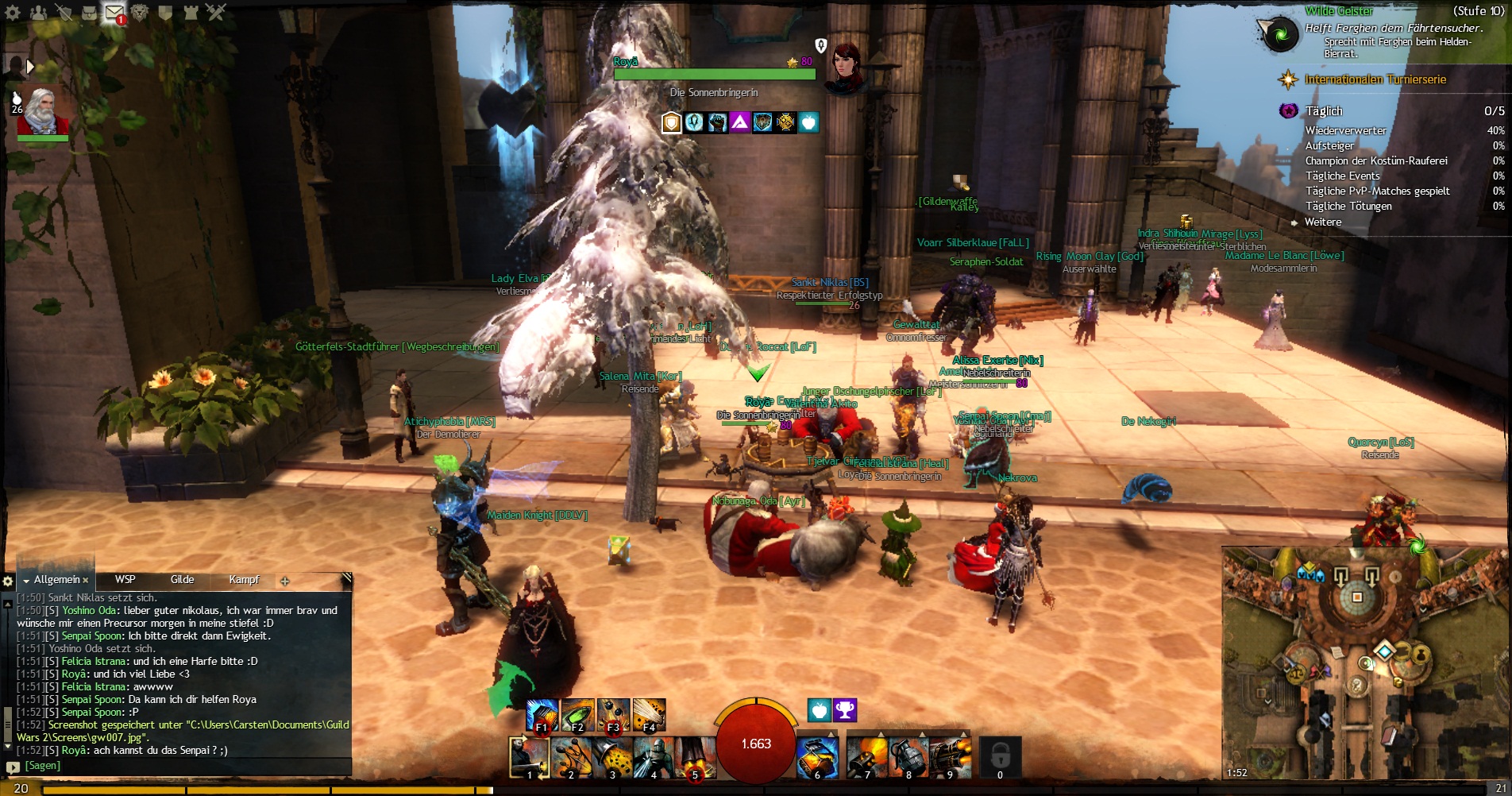Click the bearded party member portrait
This screenshot has width=1512, height=796.
(42, 113)
